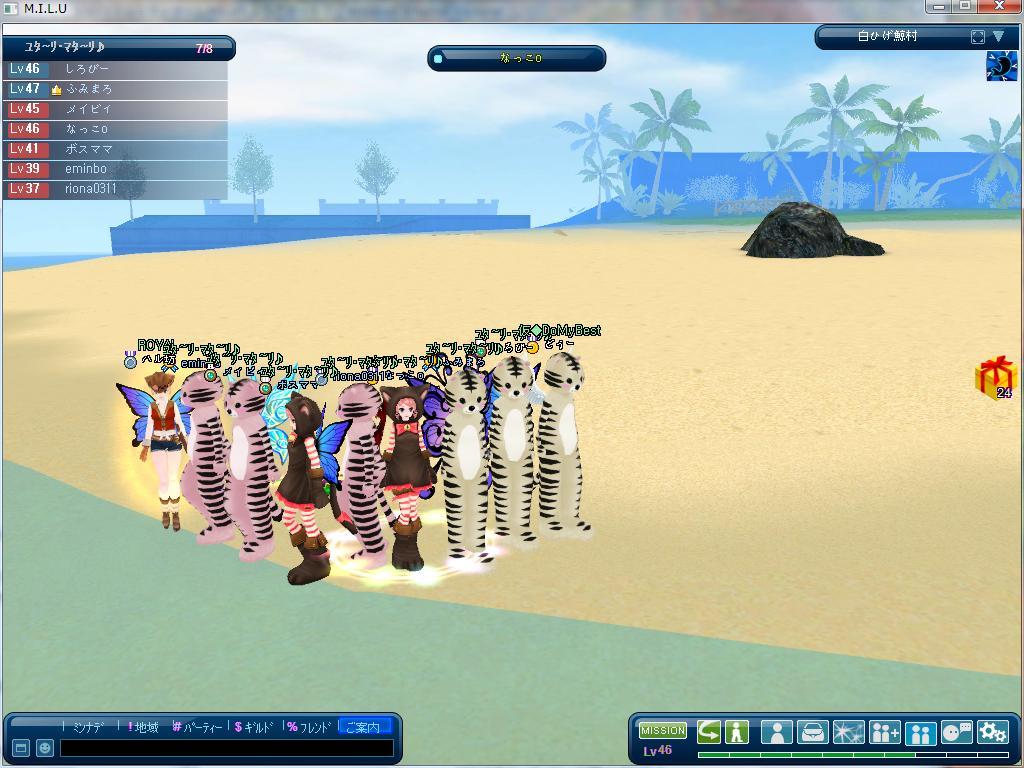Switch to the 地域 chat tab

pos(145,727)
